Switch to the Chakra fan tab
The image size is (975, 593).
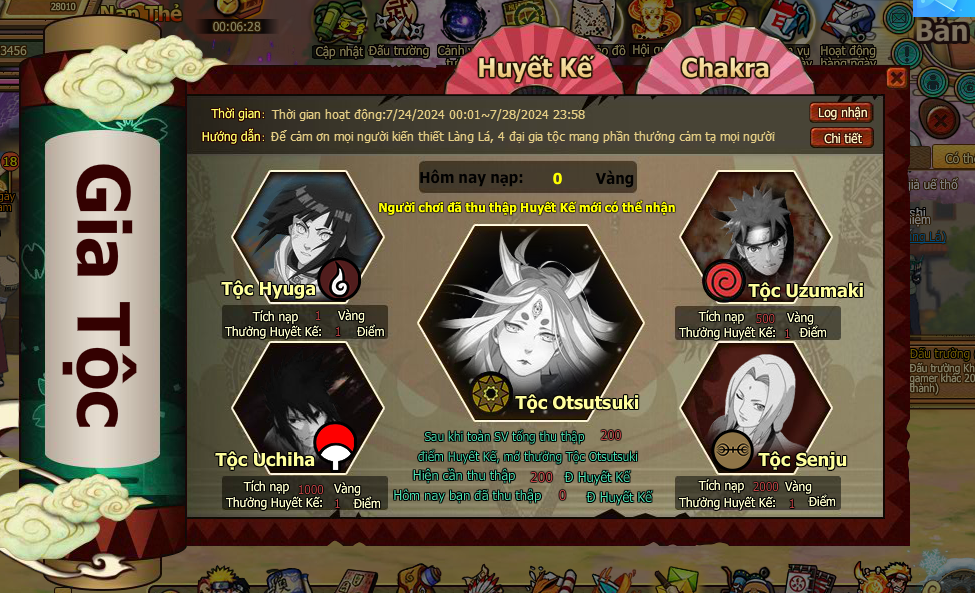click(x=725, y=68)
